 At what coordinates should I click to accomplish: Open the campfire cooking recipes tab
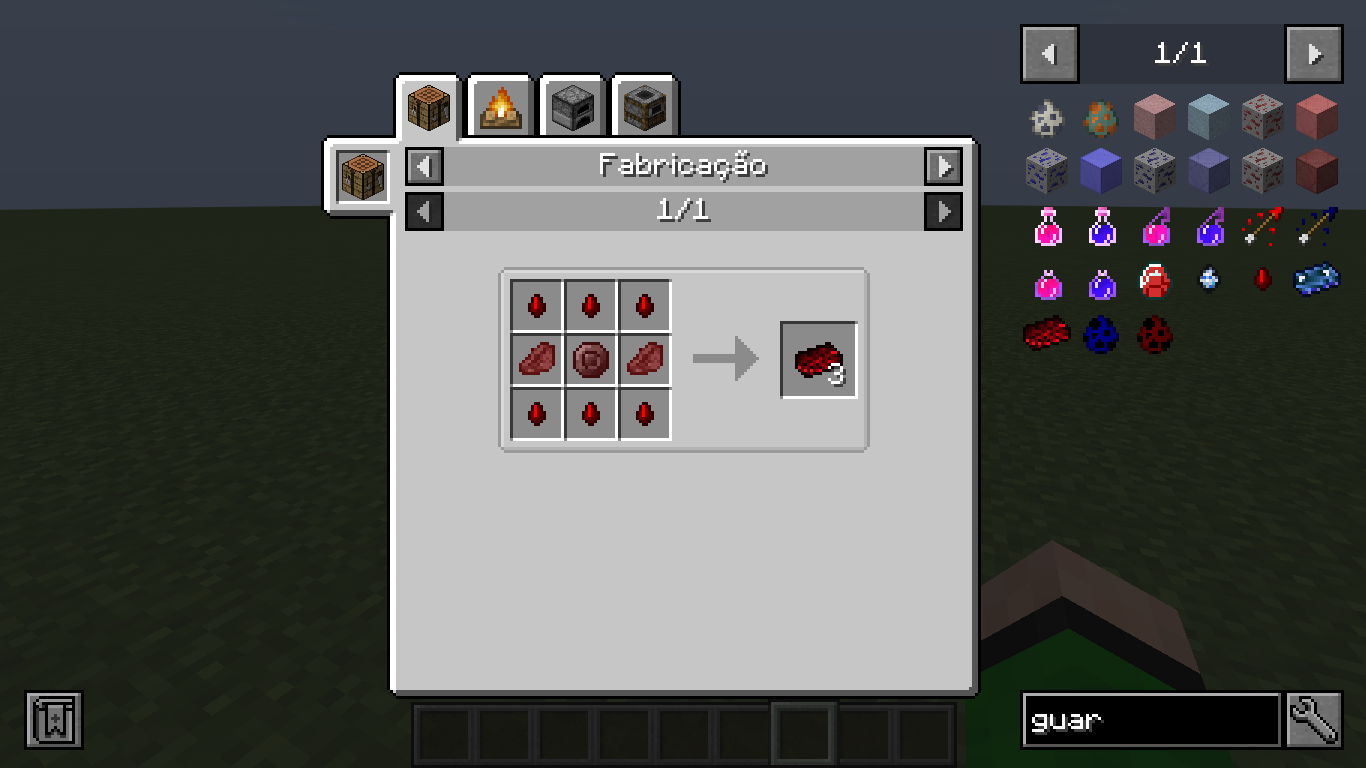pyautogui.click(x=499, y=107)
